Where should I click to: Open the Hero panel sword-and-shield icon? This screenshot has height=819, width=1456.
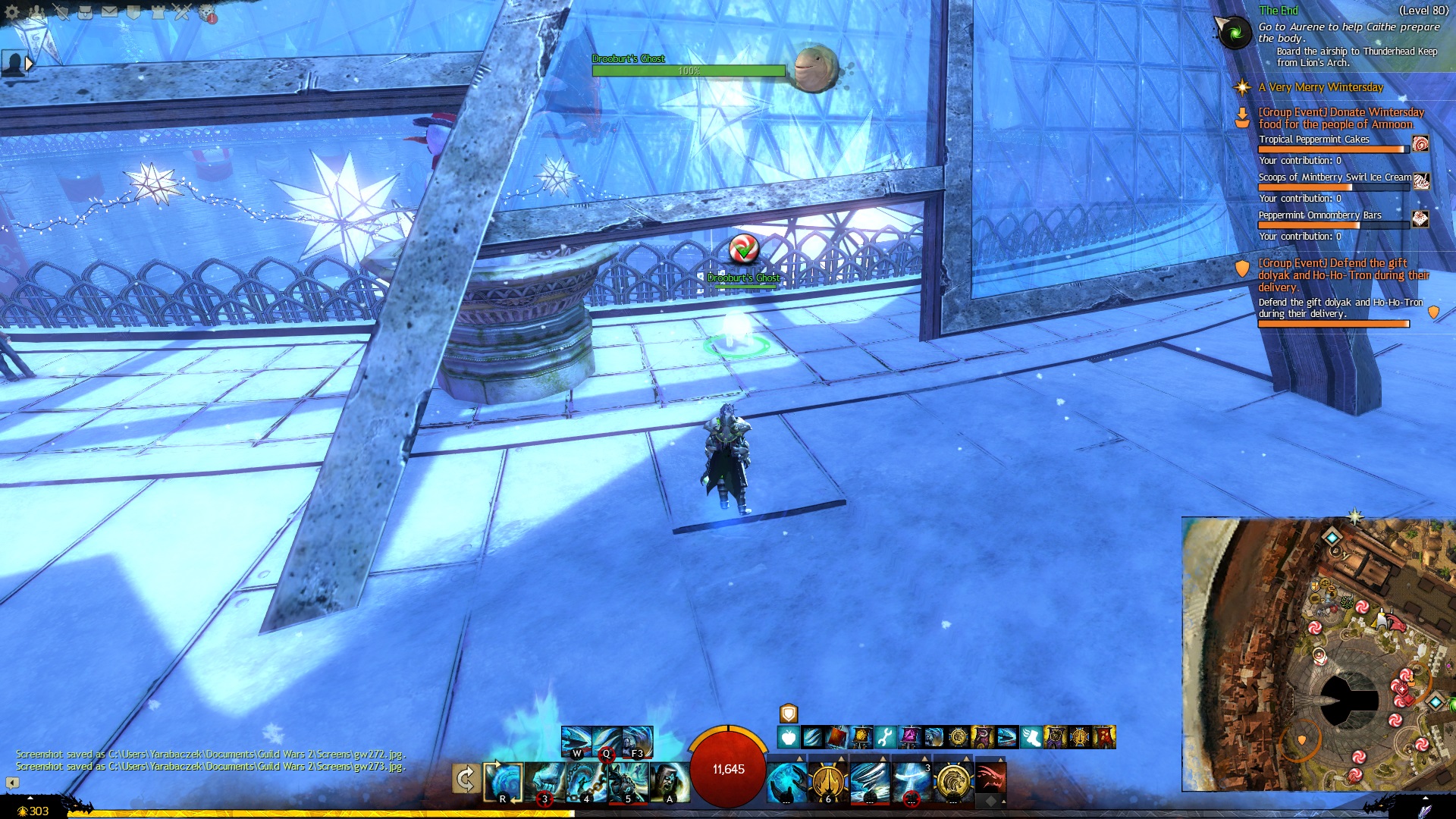tap(61, 12)
